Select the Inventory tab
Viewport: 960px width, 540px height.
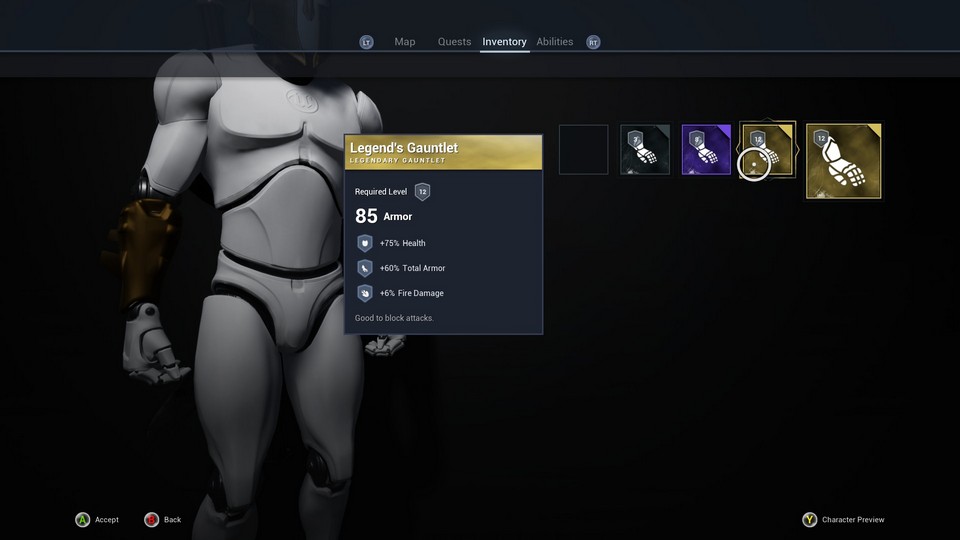coord(504,42)
